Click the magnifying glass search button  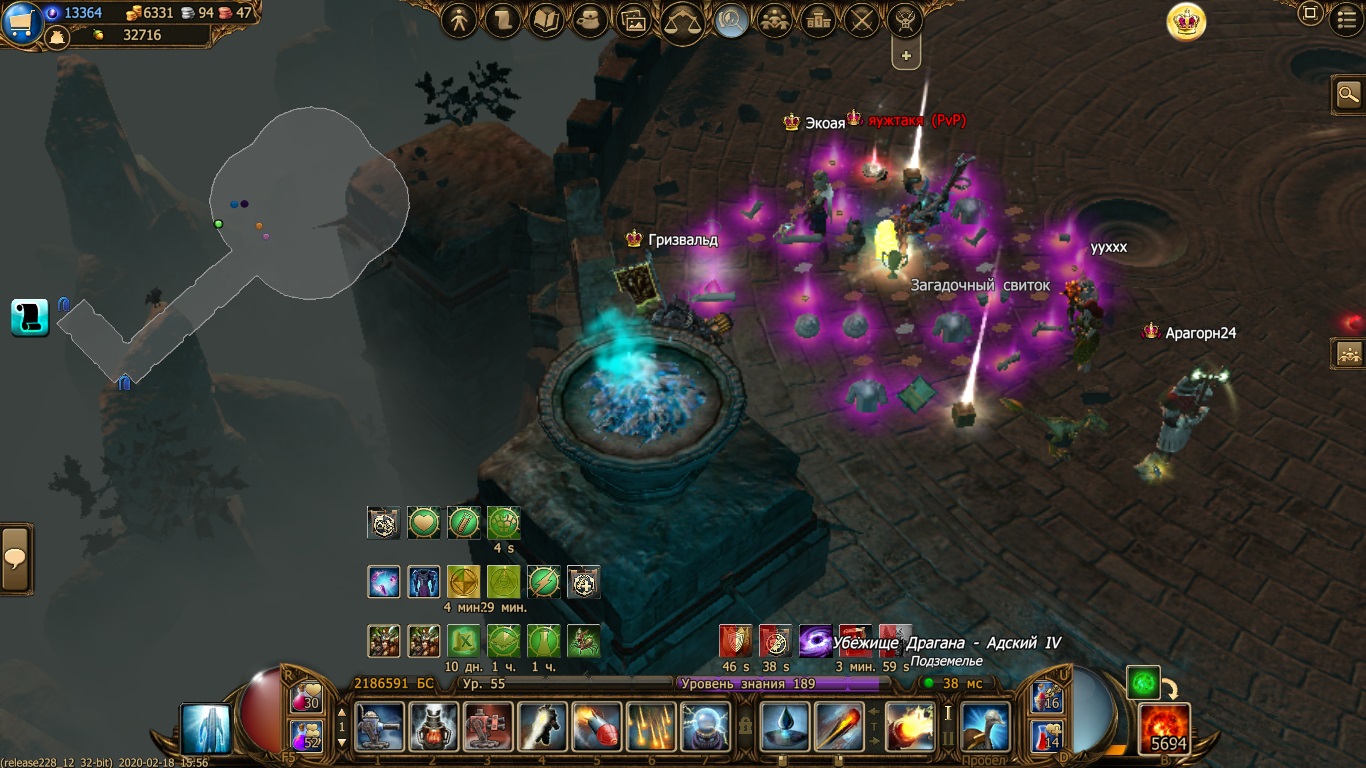pyautogui.click(x=1349, y=95)
